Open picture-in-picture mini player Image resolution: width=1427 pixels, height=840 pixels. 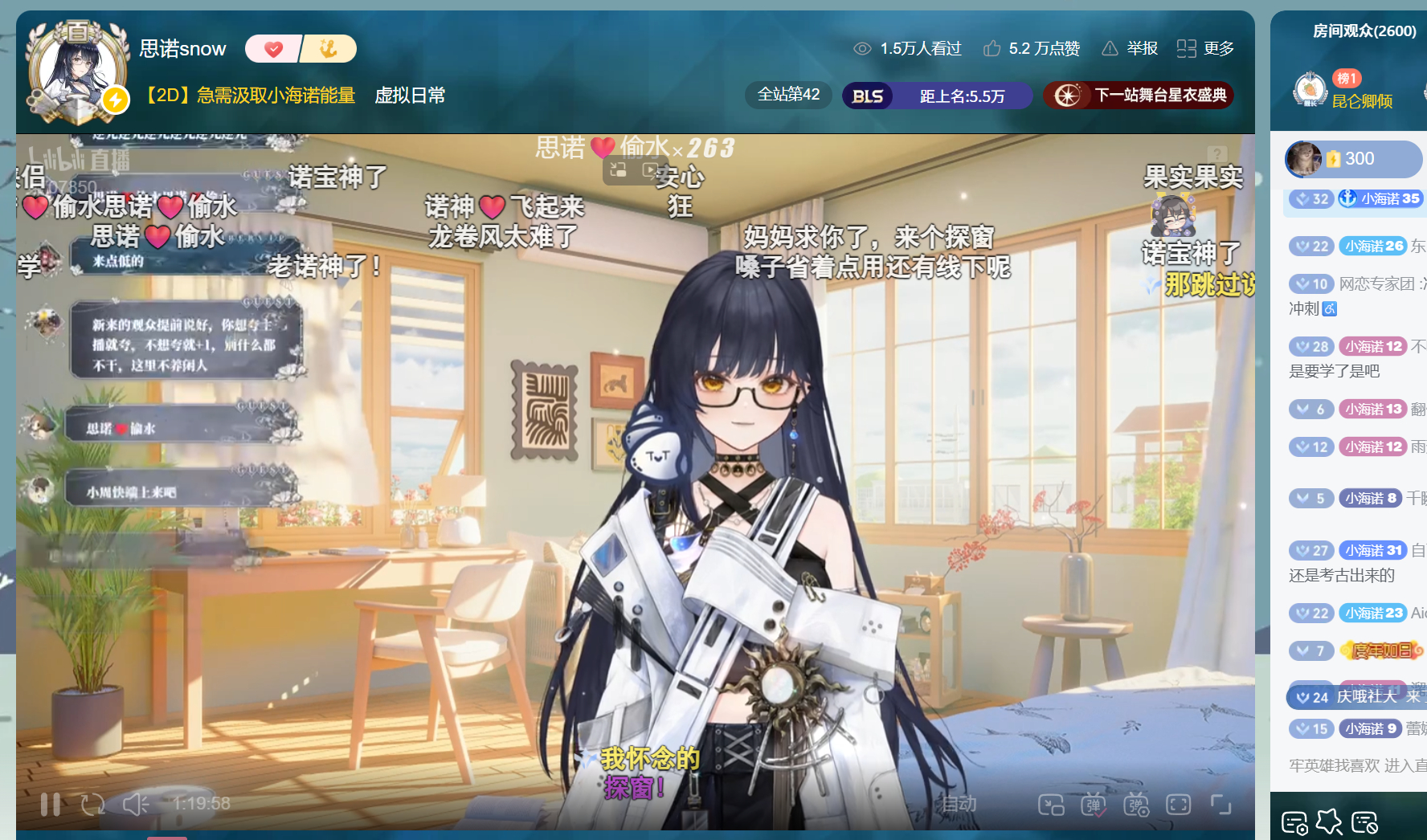[x=1051, y=804]
